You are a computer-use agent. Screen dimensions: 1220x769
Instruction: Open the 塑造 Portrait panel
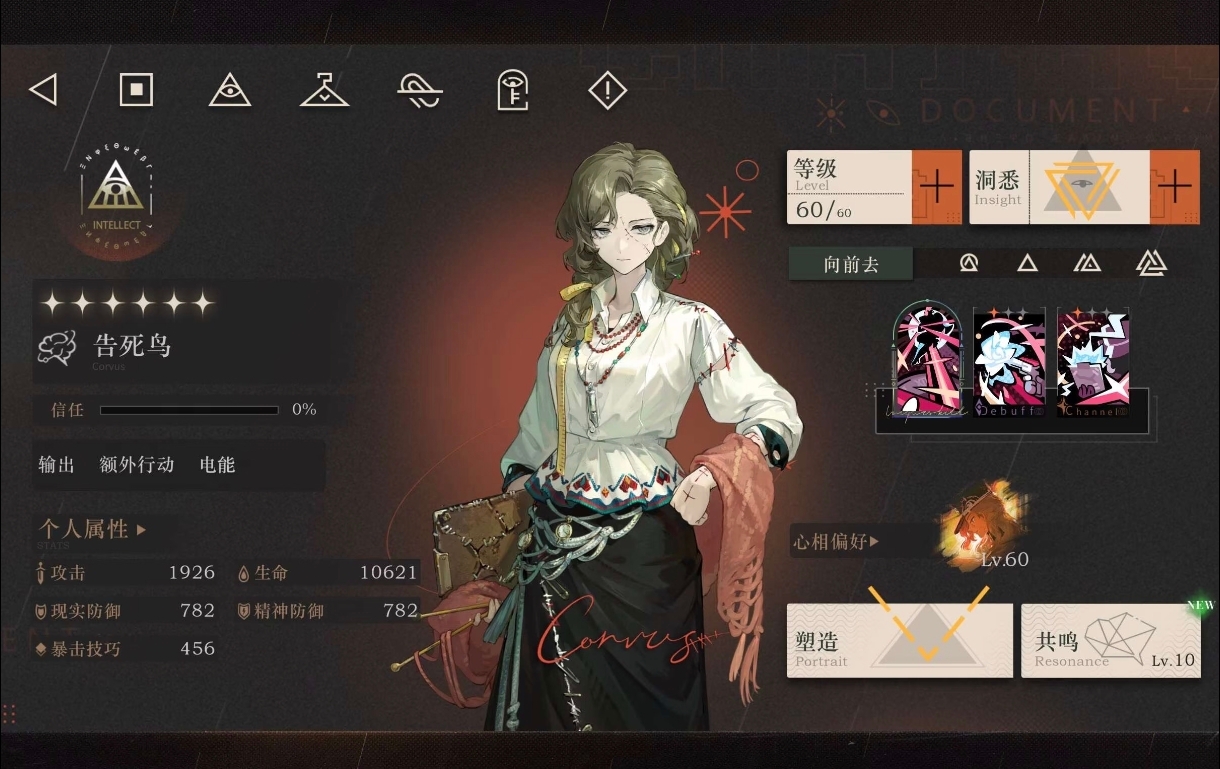pyautogui.click(x=899, y=641)
